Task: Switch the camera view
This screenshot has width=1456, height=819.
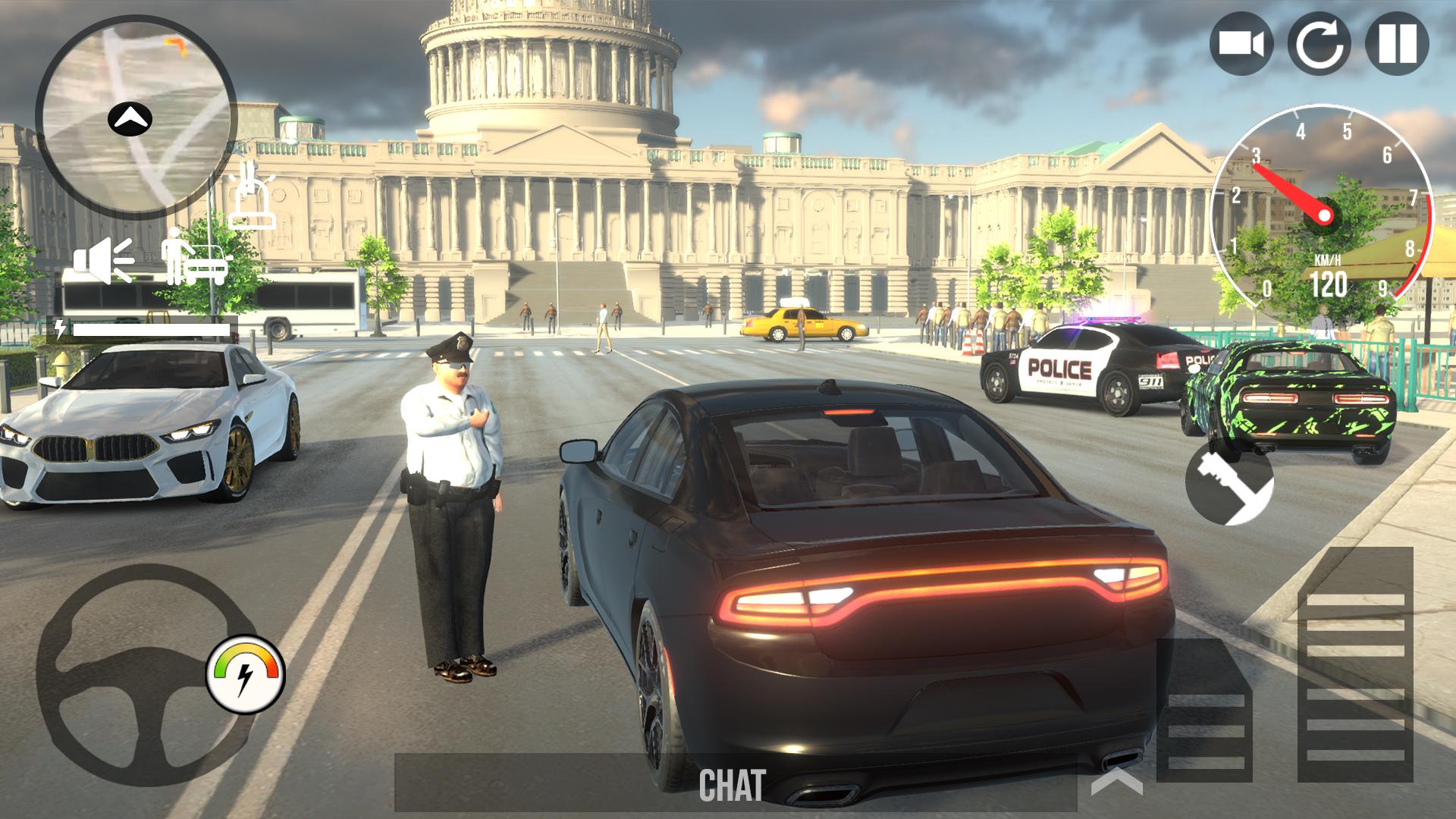Action: pyautogui.click(x=1241, y=43)
